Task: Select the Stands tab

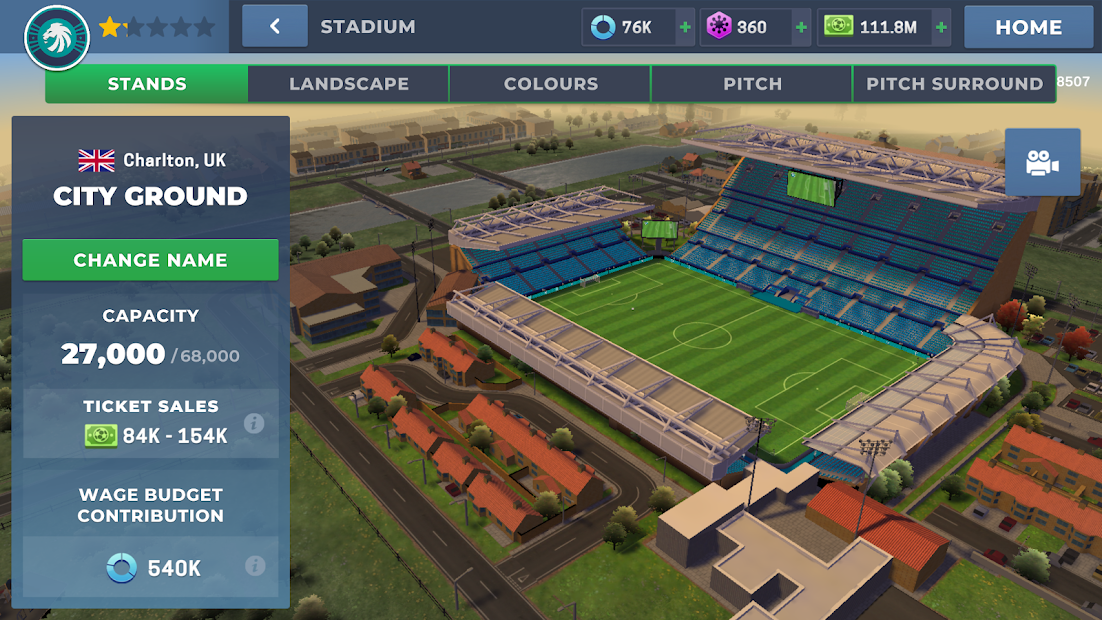Action: coord(147,84)
